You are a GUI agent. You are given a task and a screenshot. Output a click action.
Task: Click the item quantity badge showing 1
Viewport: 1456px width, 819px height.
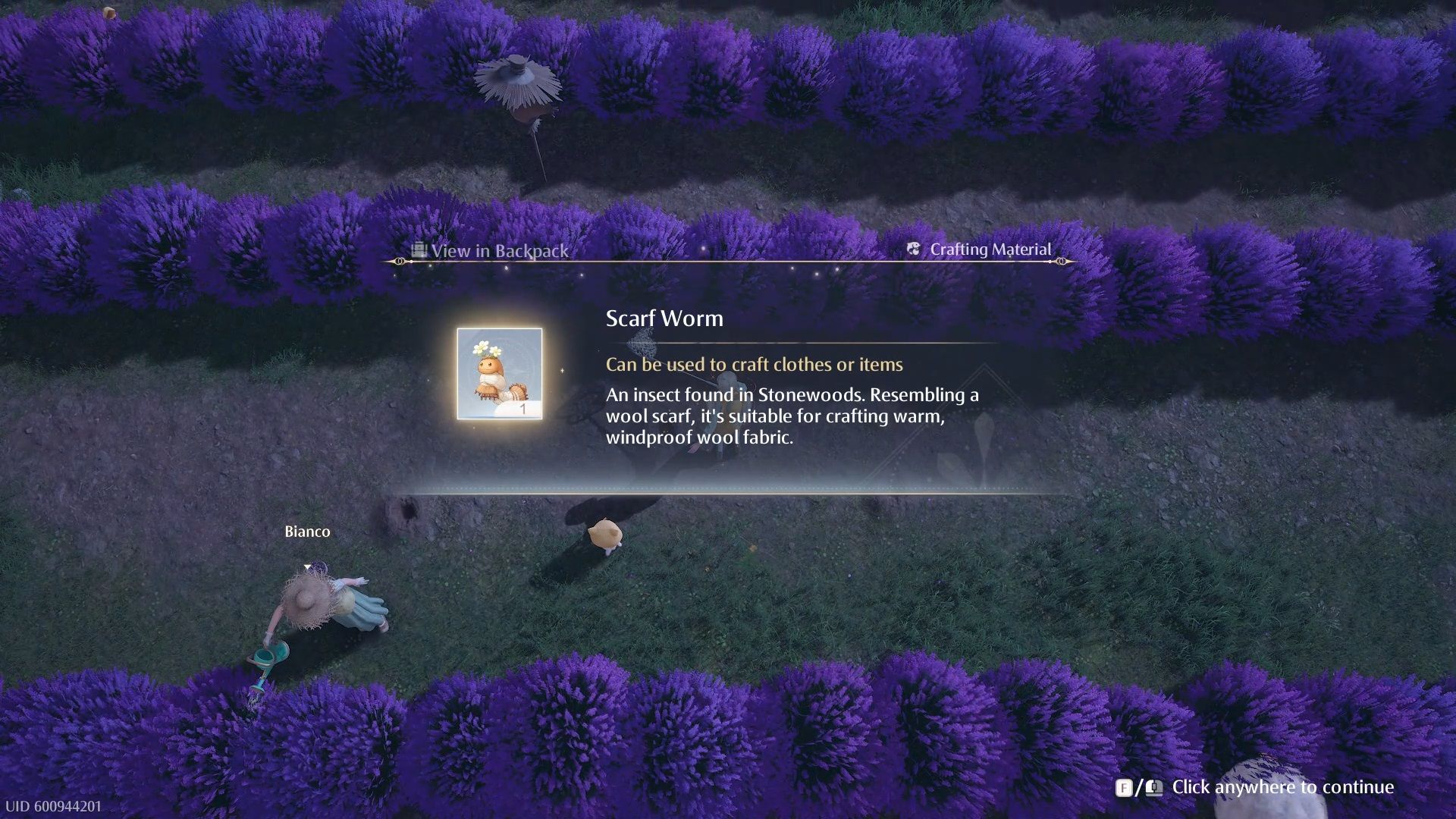coord(523,408)
